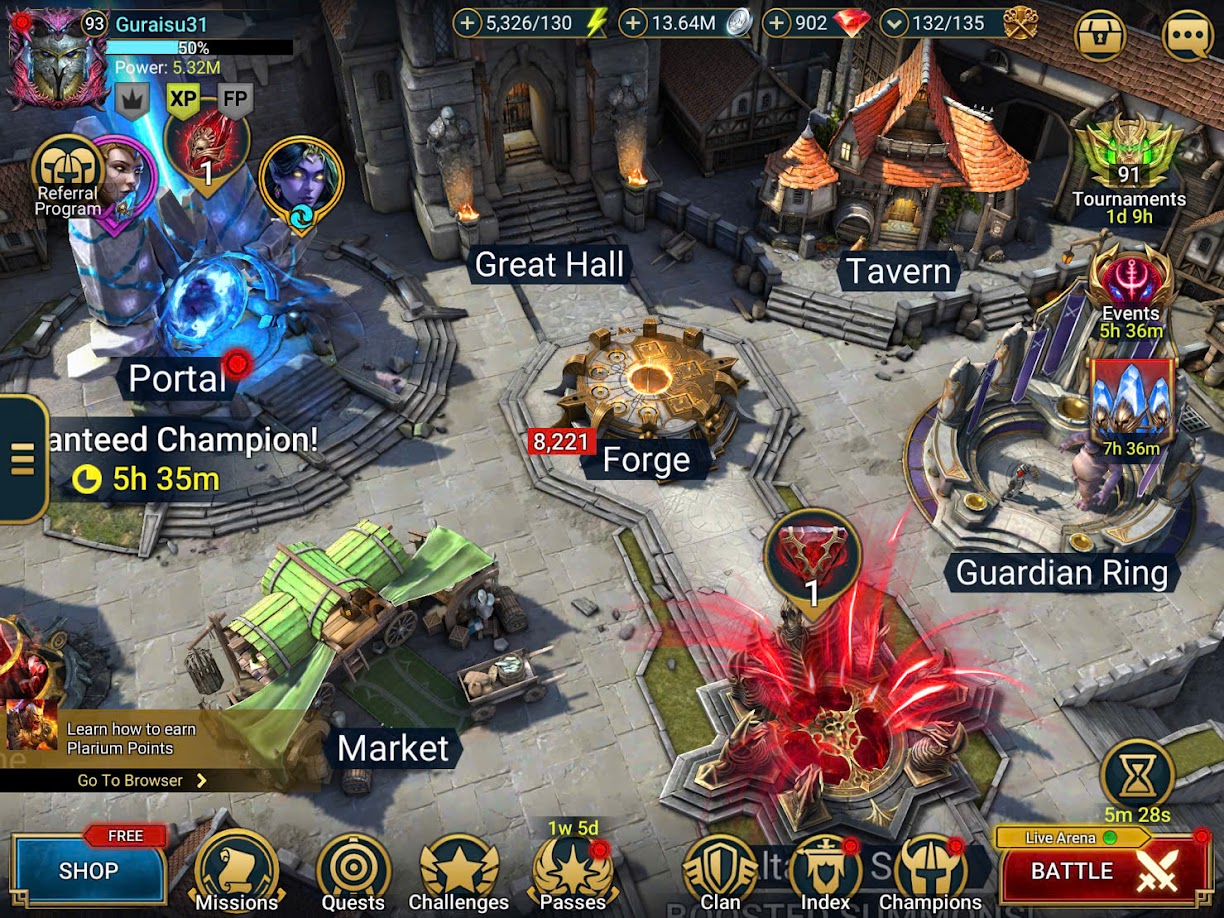Open the Champions menu
Viewport: 1224px width, 918px height.
[x=930, y=872]
